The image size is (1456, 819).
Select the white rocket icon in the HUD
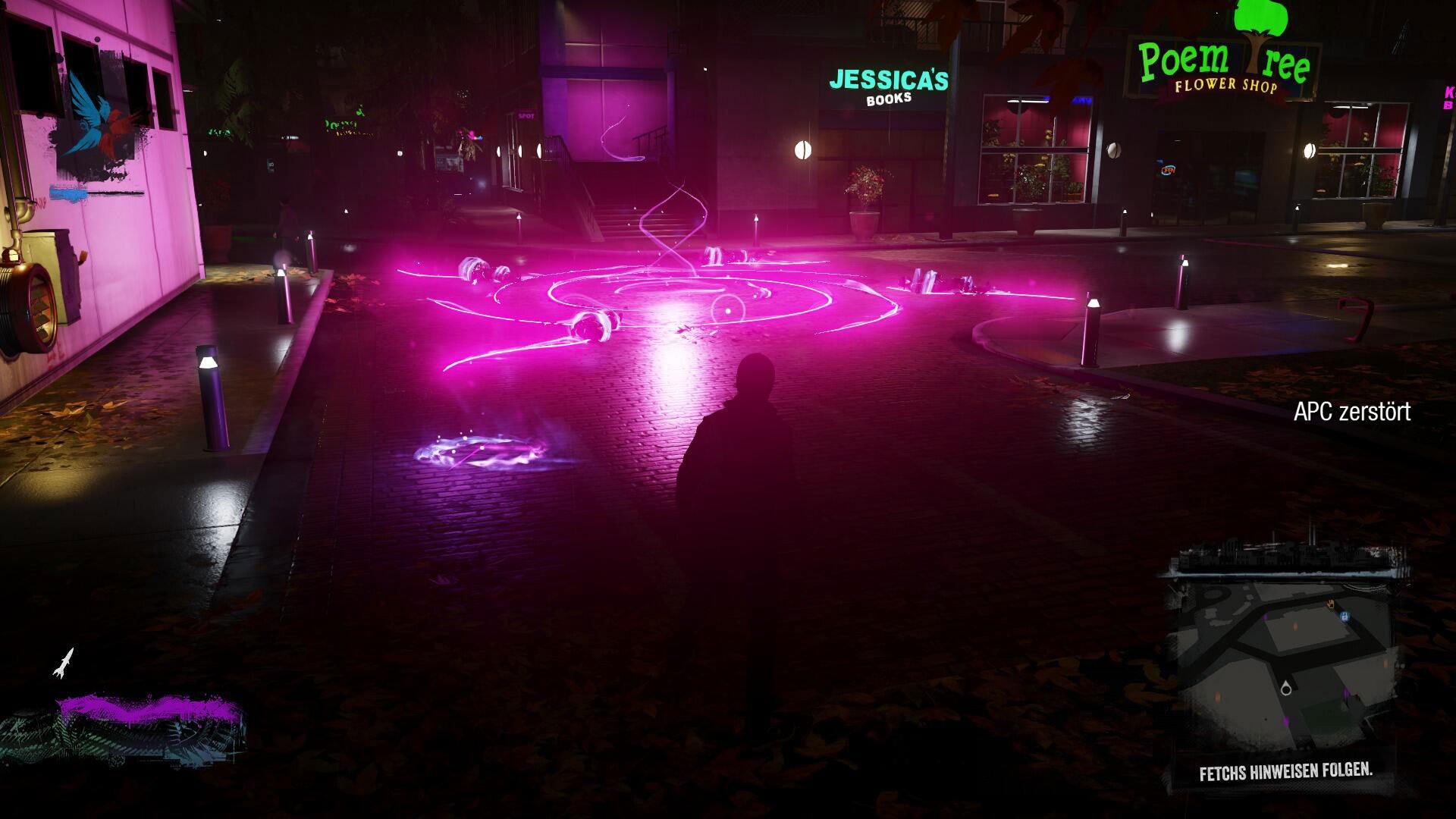click(64, 662)
